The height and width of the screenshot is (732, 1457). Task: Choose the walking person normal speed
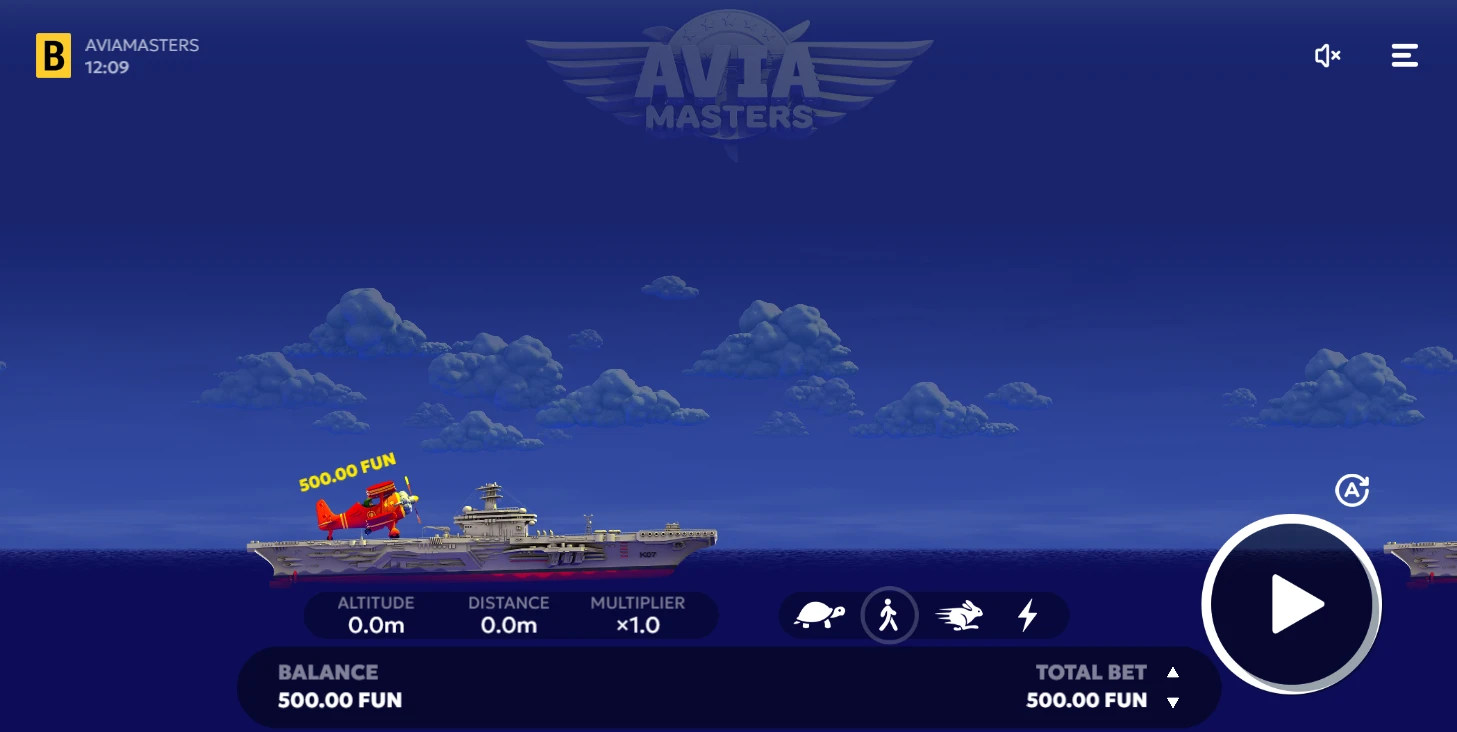point(889,615)
